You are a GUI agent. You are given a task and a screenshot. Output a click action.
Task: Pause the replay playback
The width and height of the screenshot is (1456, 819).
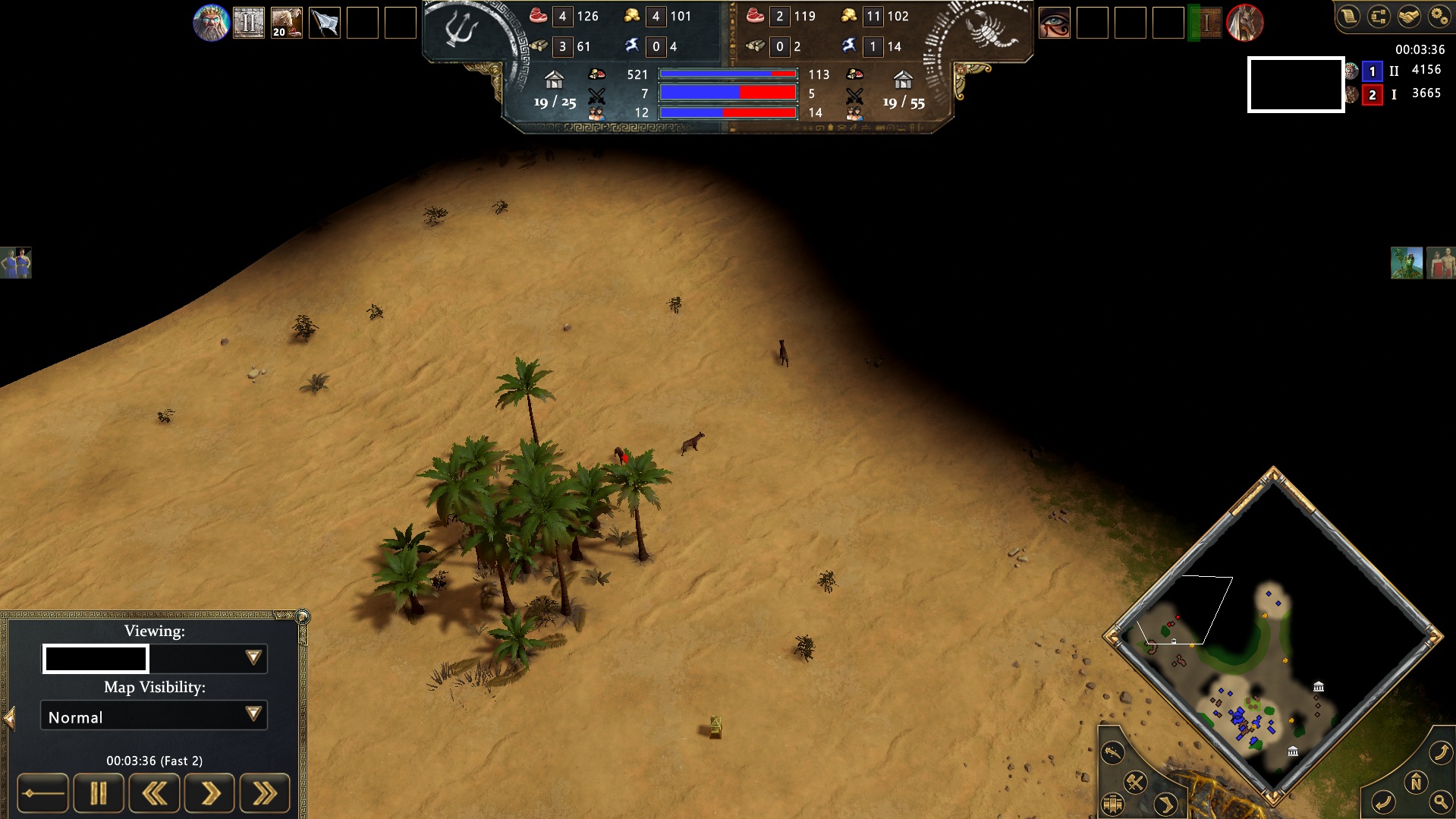coord(98,792)
